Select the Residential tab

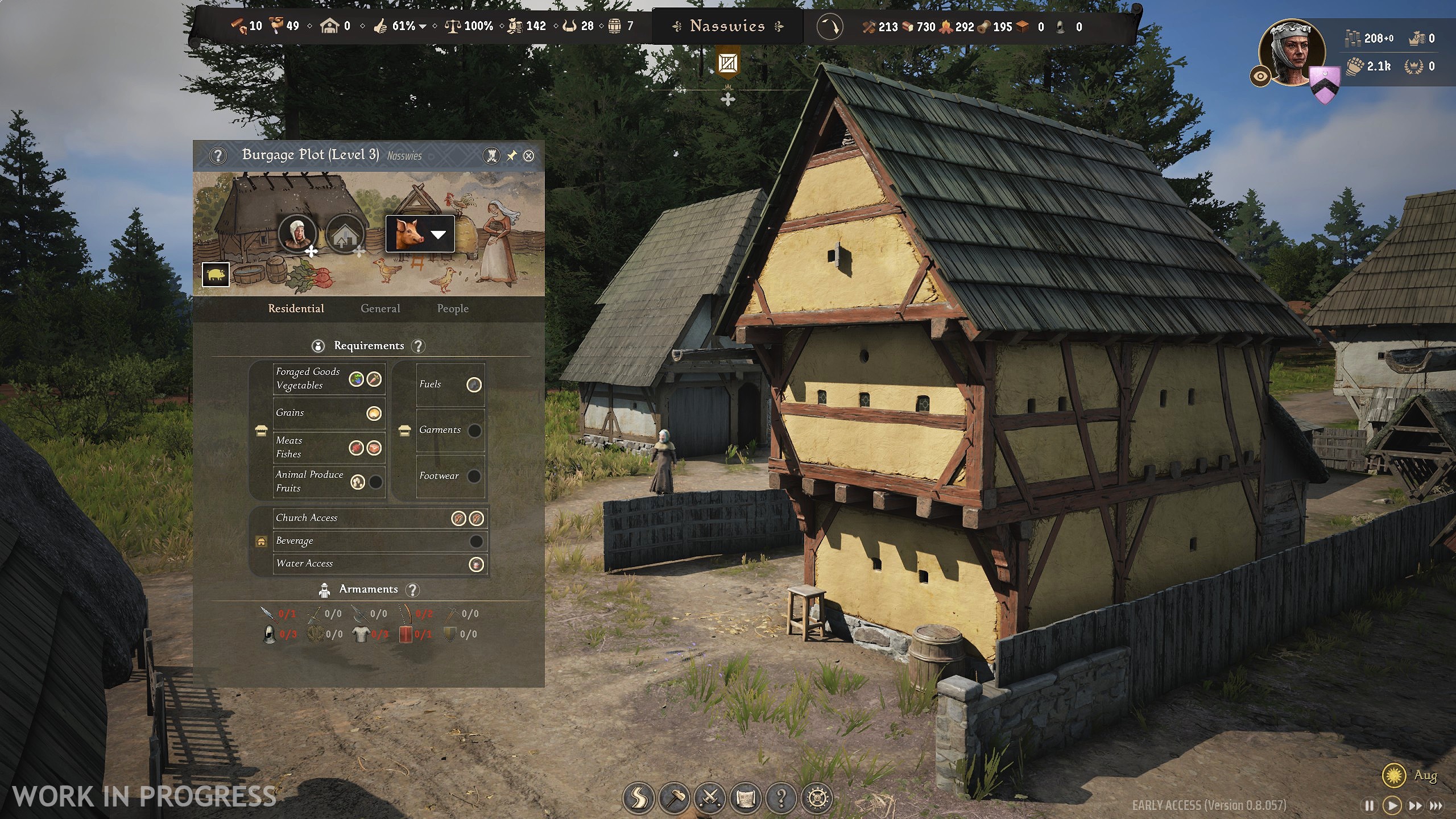(x=296, y=309)
